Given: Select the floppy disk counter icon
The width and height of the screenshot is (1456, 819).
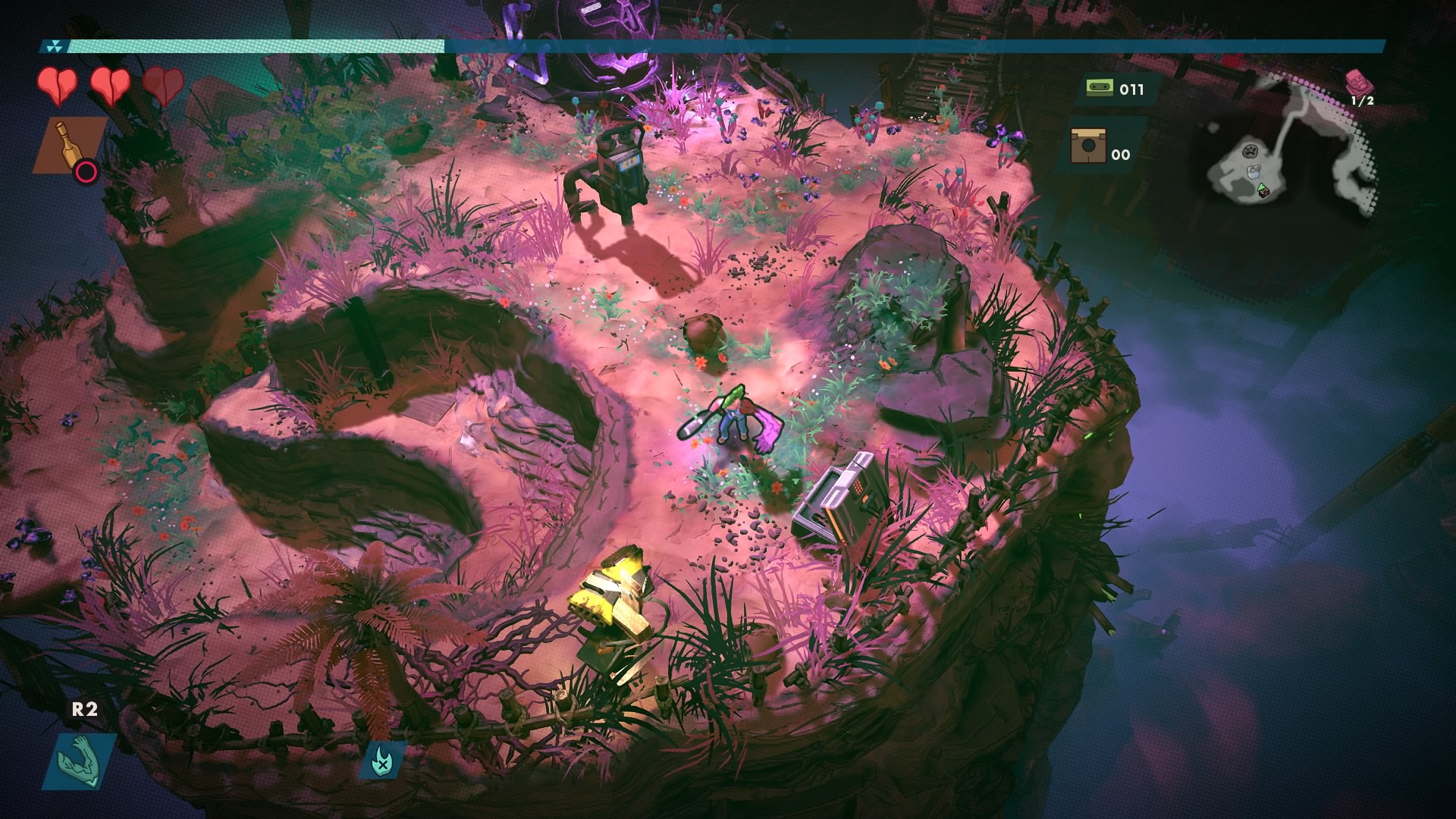Looking at the screenshot, I should (1088, 146).
